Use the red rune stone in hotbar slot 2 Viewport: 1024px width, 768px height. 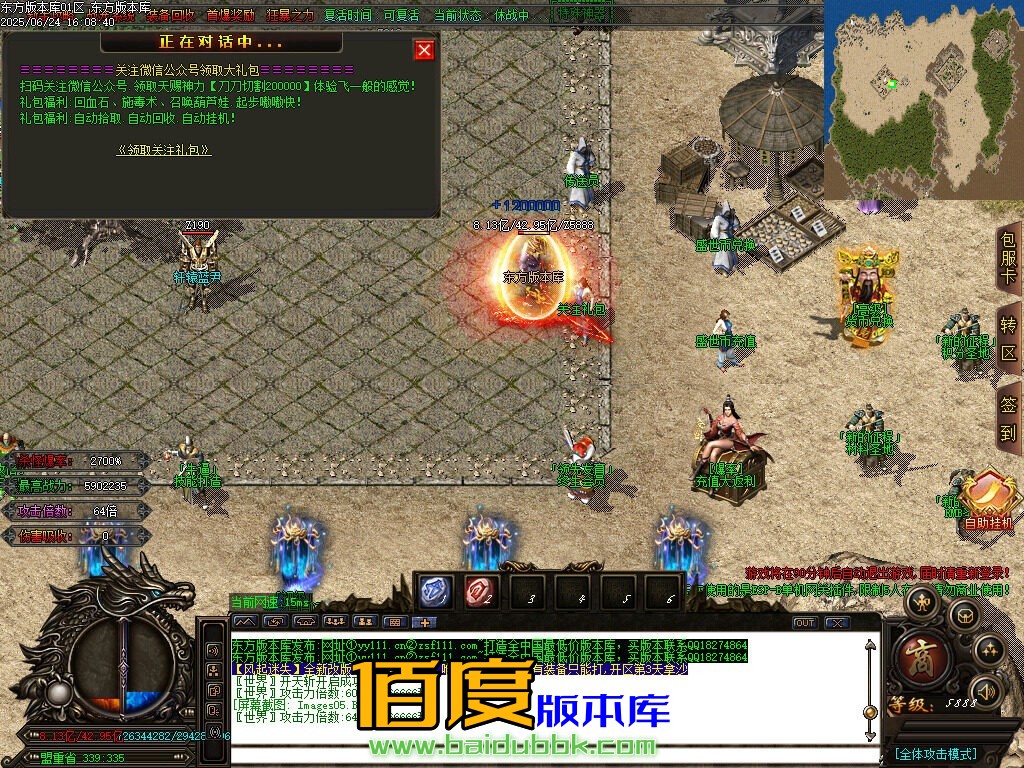point(482,593)
